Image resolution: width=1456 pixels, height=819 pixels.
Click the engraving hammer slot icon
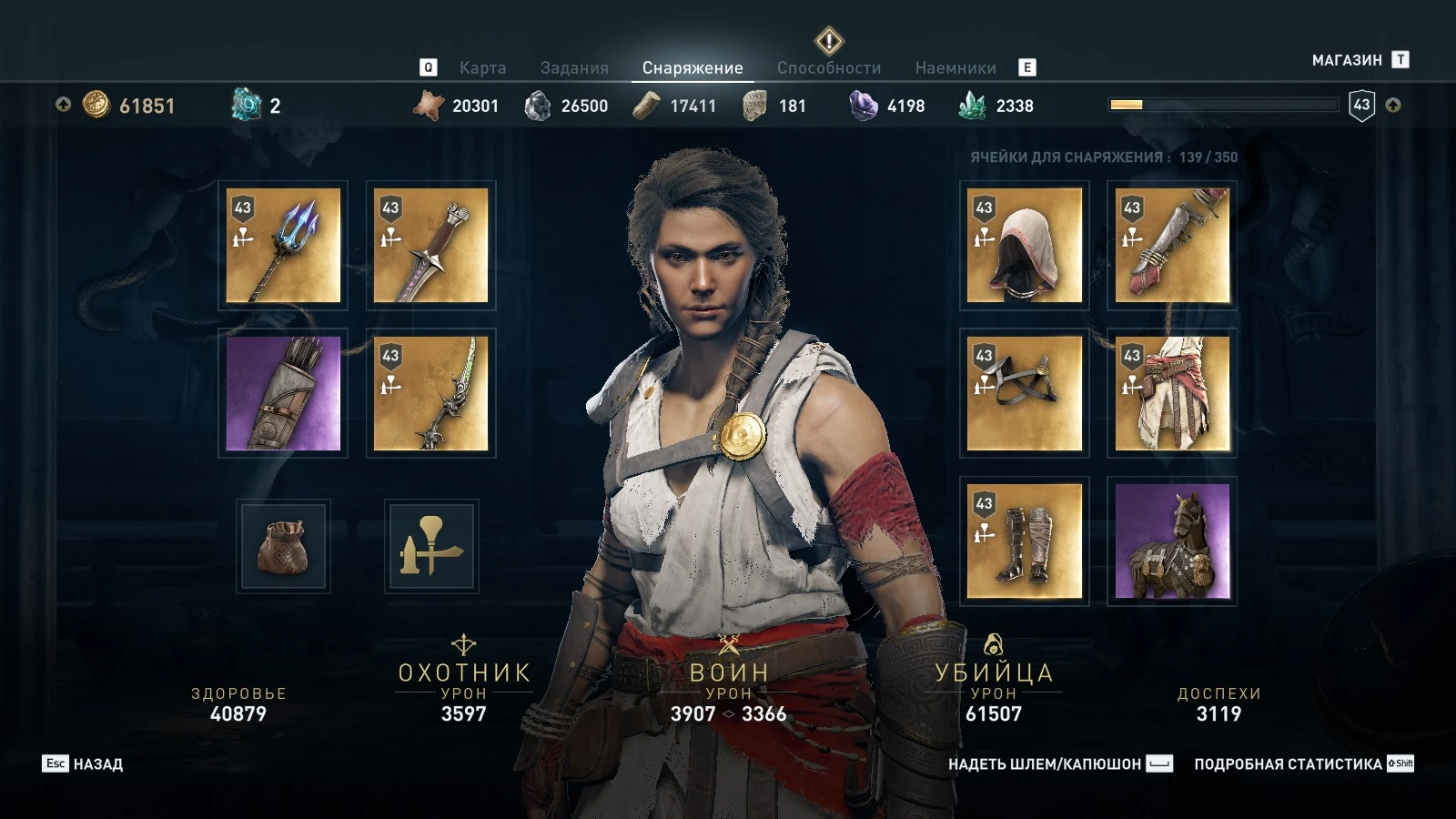point(431,544)
